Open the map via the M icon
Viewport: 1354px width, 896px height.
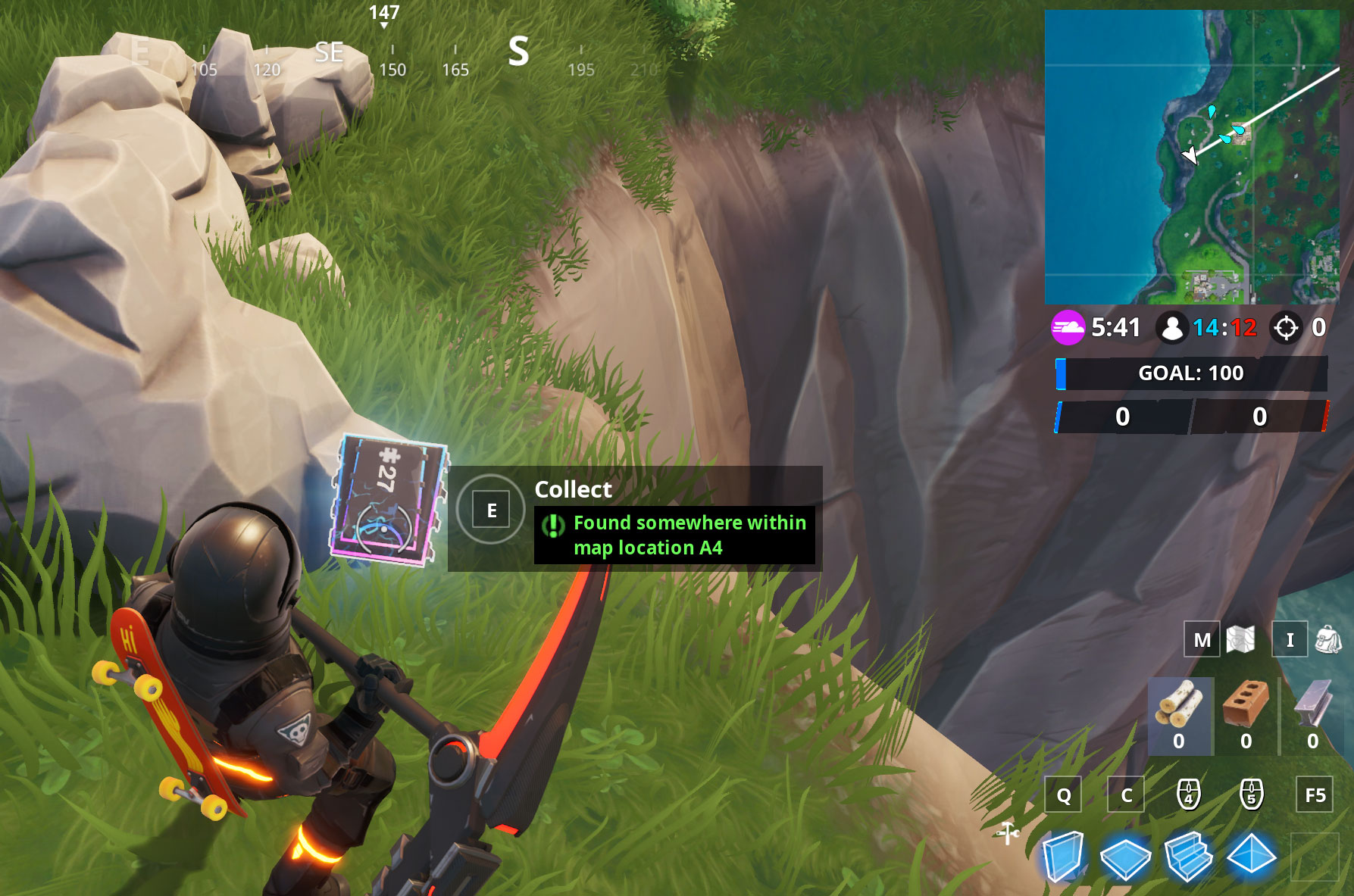(x=1200, y=640)
